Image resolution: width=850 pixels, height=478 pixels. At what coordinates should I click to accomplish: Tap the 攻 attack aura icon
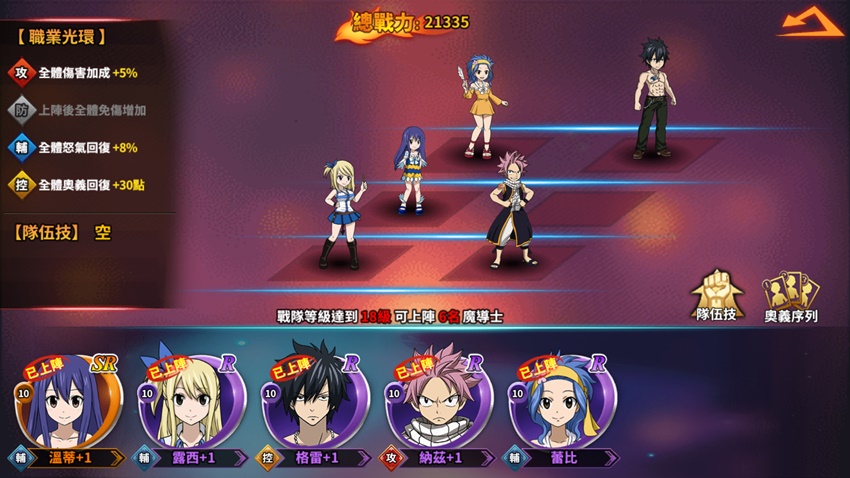[x=21, y=73]
